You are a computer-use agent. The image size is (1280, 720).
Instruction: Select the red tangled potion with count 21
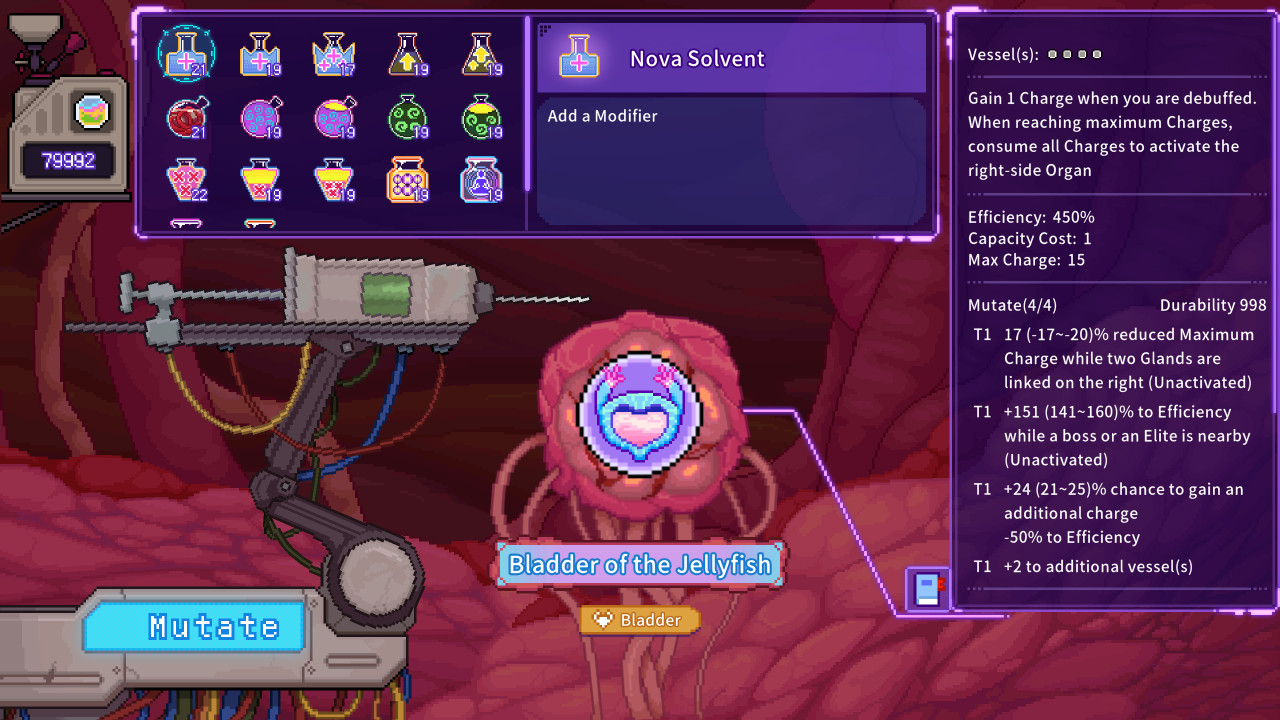click(x=186, y=118)
